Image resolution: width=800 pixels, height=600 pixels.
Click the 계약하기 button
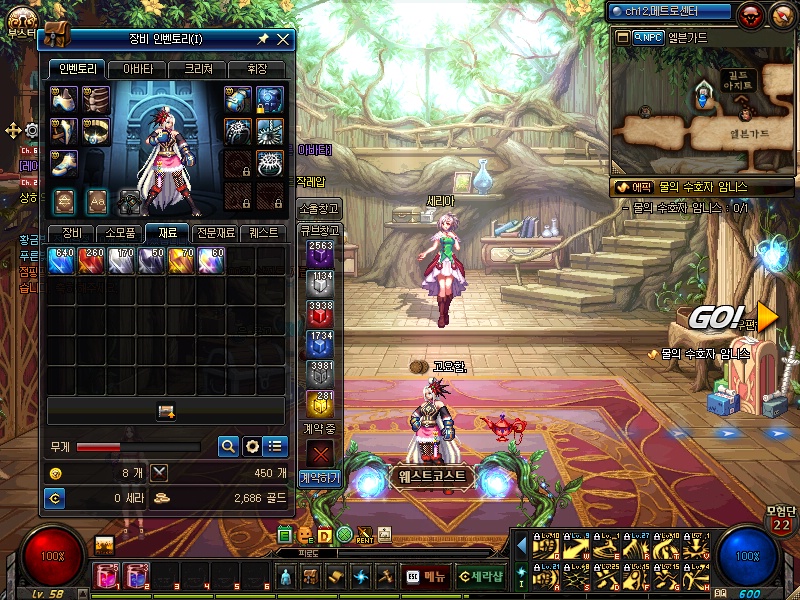pos(320,478)
